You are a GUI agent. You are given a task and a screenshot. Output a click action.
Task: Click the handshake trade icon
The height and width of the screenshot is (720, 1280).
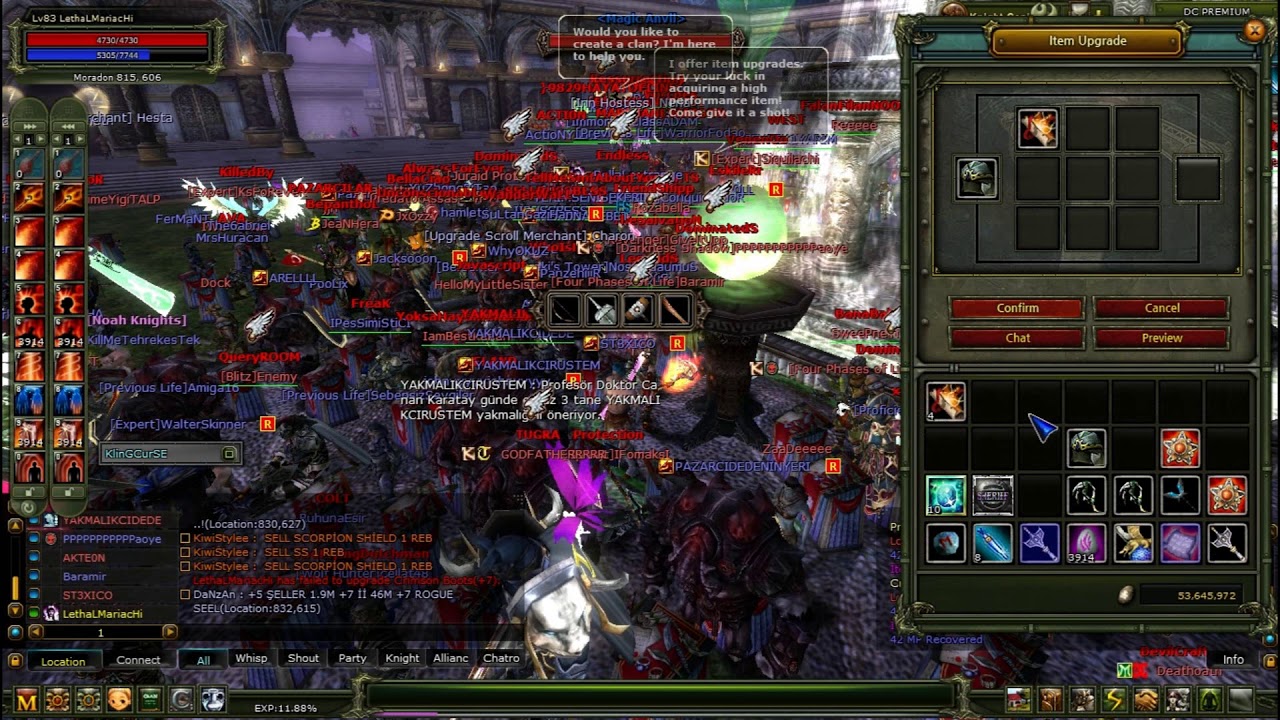point(1145,699)
